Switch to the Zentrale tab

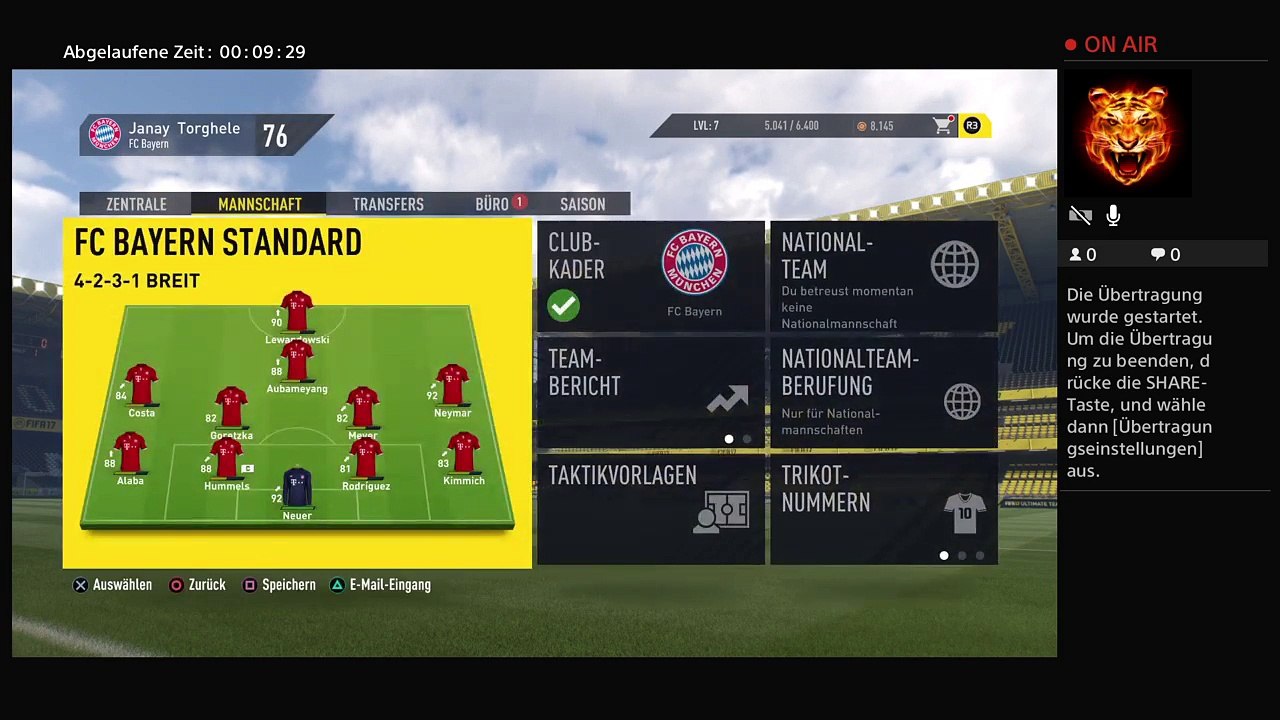[x=136, y=204]
